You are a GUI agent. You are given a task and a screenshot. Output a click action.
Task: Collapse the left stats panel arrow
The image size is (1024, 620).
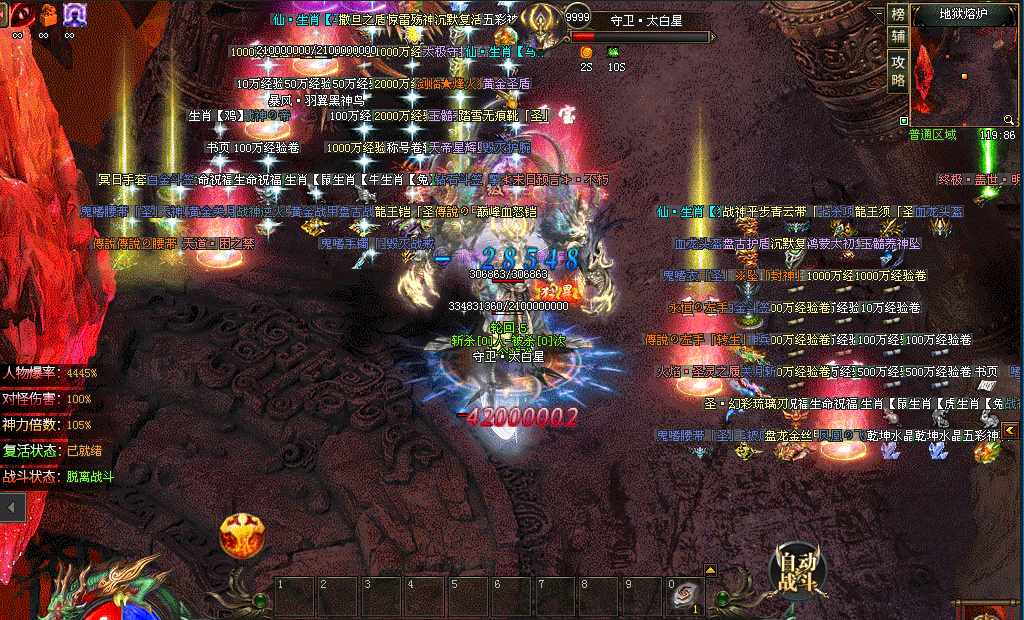(12, 508)
